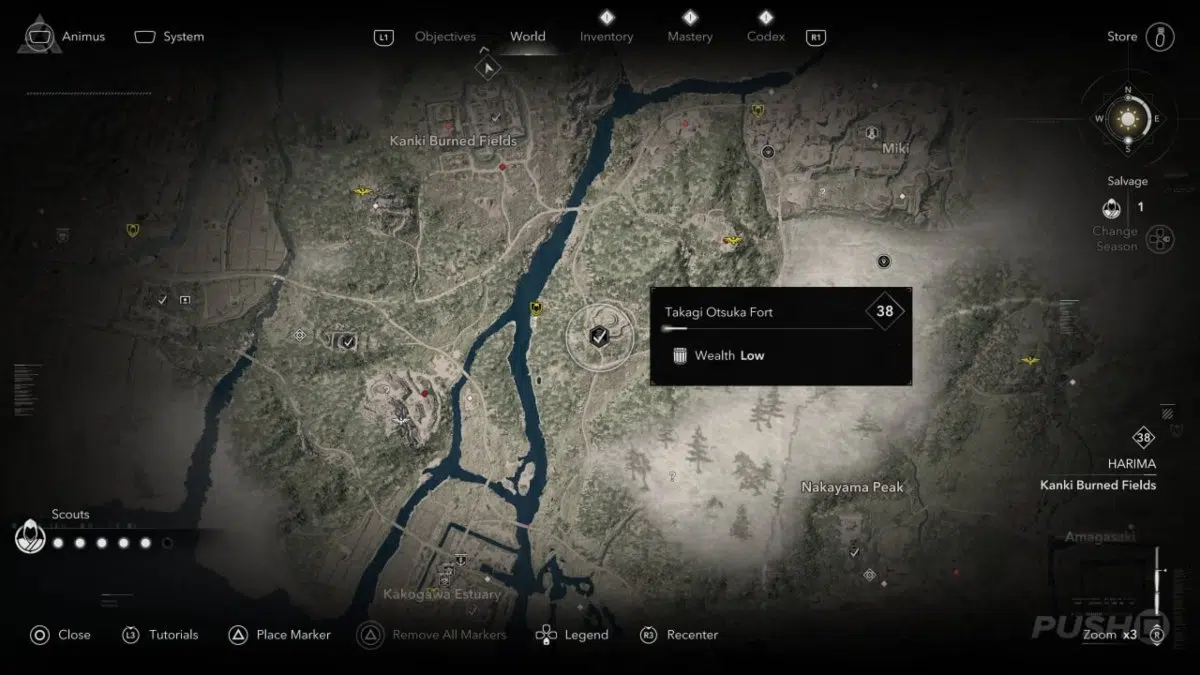Screen dimensions: 1200x675
Task: Open the Animus menu
Action: click(83, 37)
